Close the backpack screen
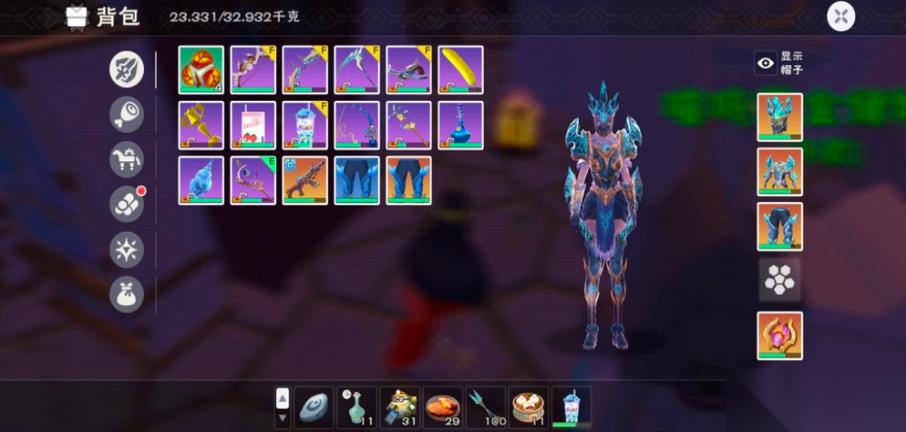 pos(841,16)
